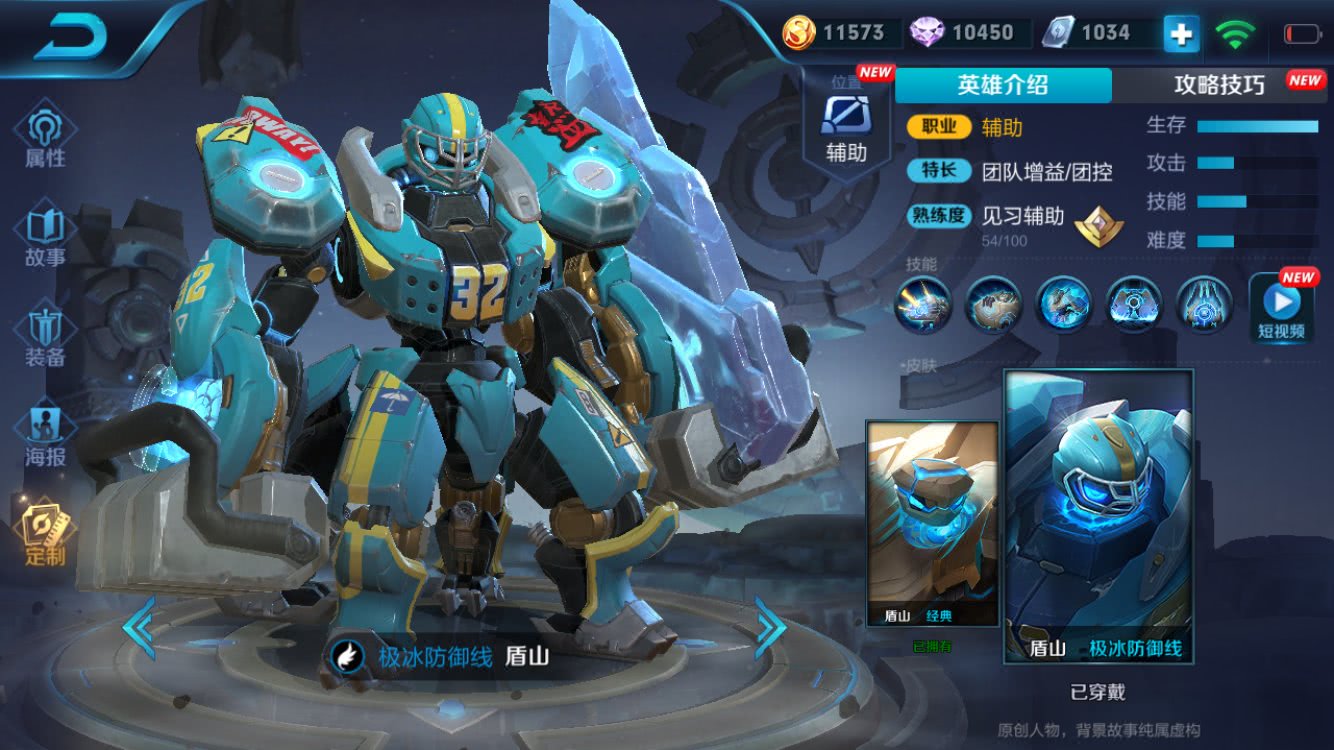Open the 定制 customization section
1334x750 pixels.
[x=45, y=533]
